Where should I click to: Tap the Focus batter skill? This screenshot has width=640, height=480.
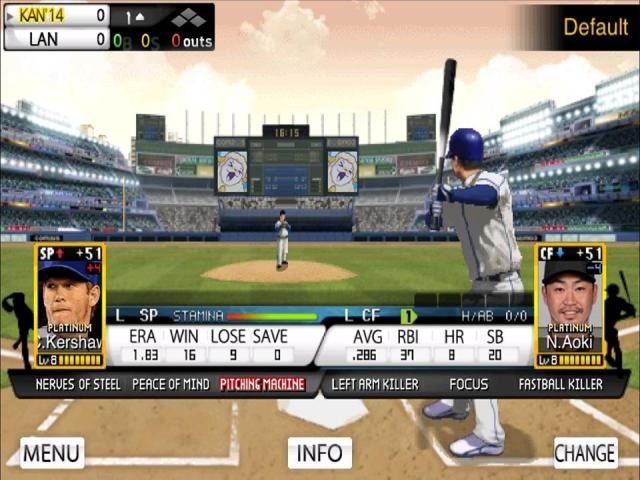point(468,384)
